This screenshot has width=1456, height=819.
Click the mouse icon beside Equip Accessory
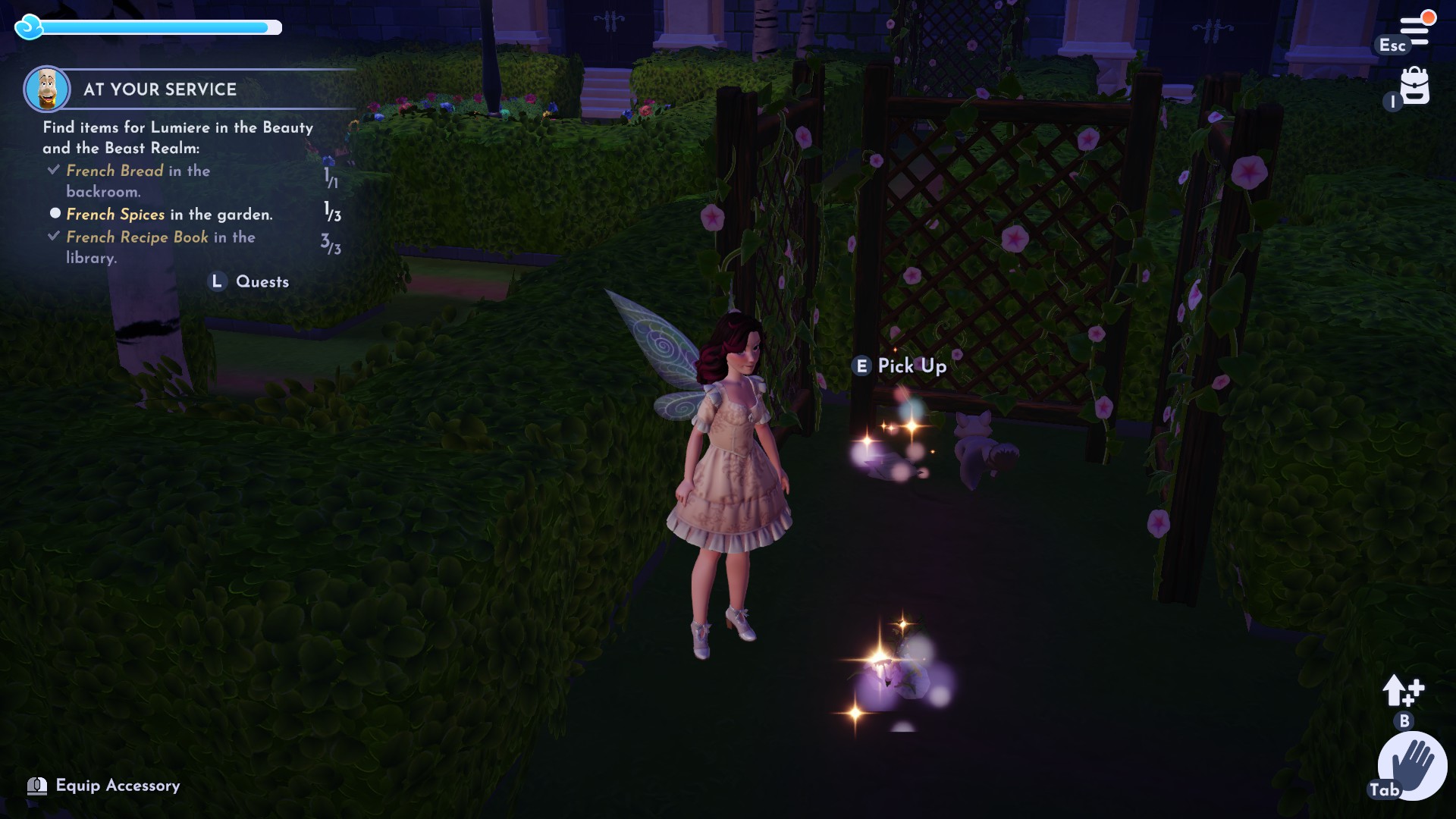point(38,786)
